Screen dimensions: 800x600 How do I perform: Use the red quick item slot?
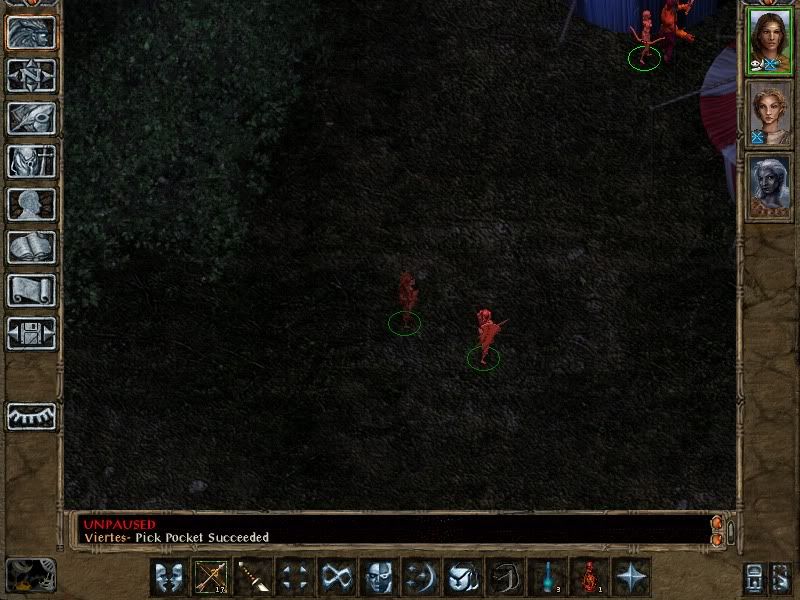click(x=590, y=577)
